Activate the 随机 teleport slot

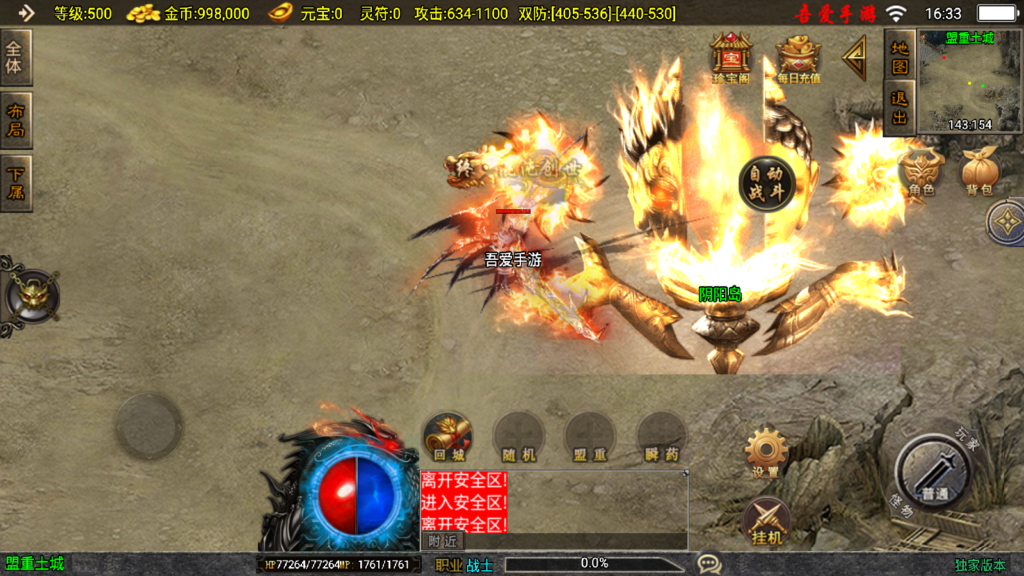(x=518, y=437)
